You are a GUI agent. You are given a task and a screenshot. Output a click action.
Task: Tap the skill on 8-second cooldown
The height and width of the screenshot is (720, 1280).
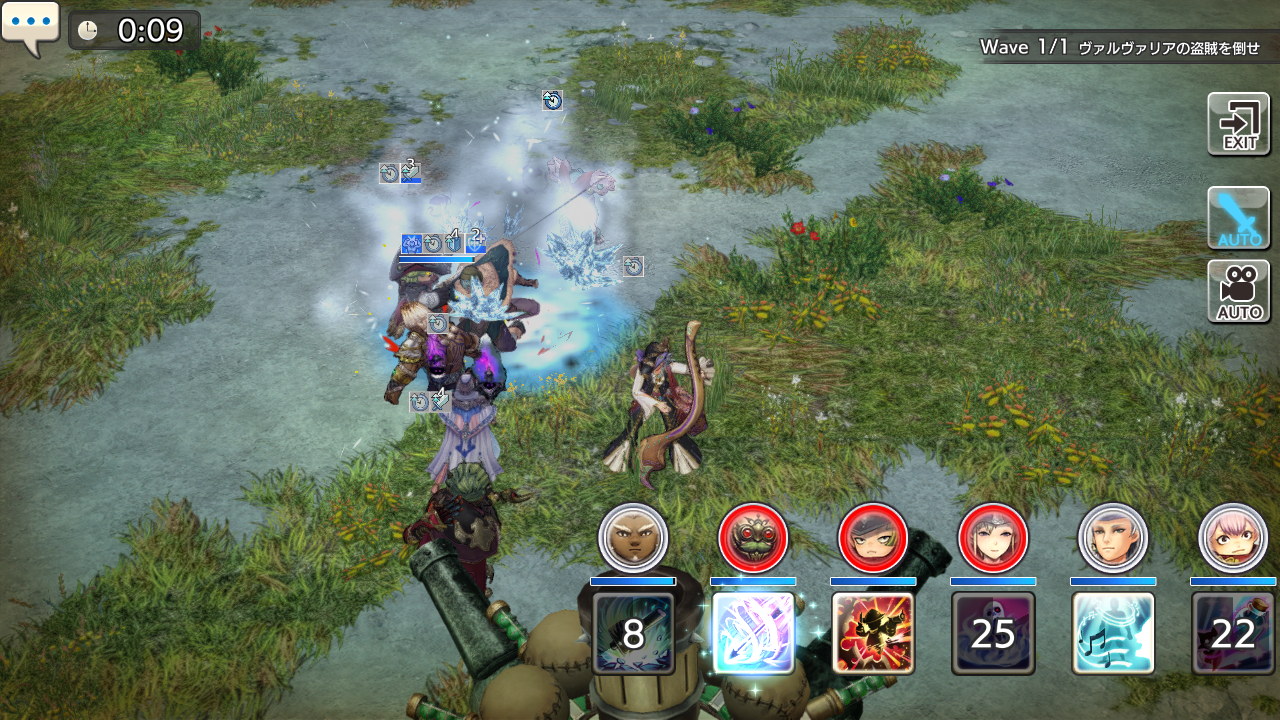[633, 633]
